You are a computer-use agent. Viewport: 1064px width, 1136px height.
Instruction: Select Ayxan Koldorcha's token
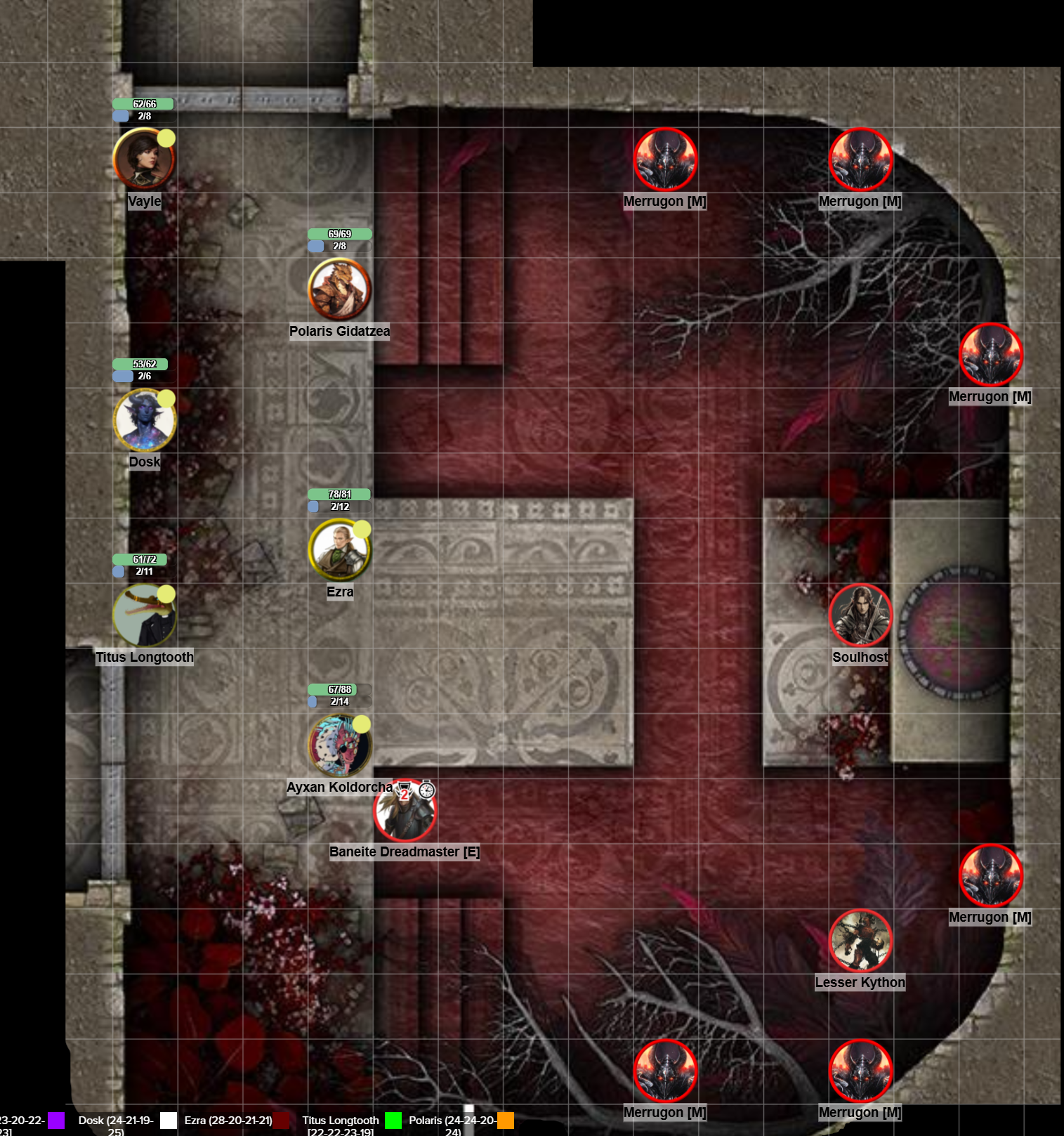tap(340, 745)
